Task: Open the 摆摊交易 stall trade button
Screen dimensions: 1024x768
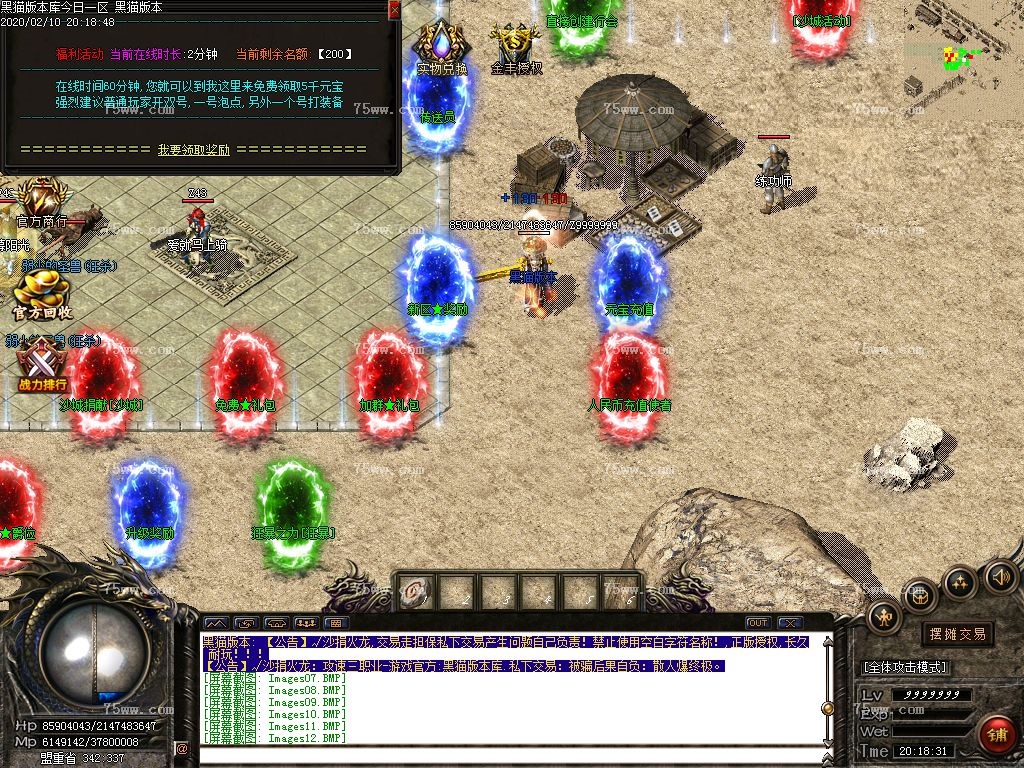Action: point(957,634)
